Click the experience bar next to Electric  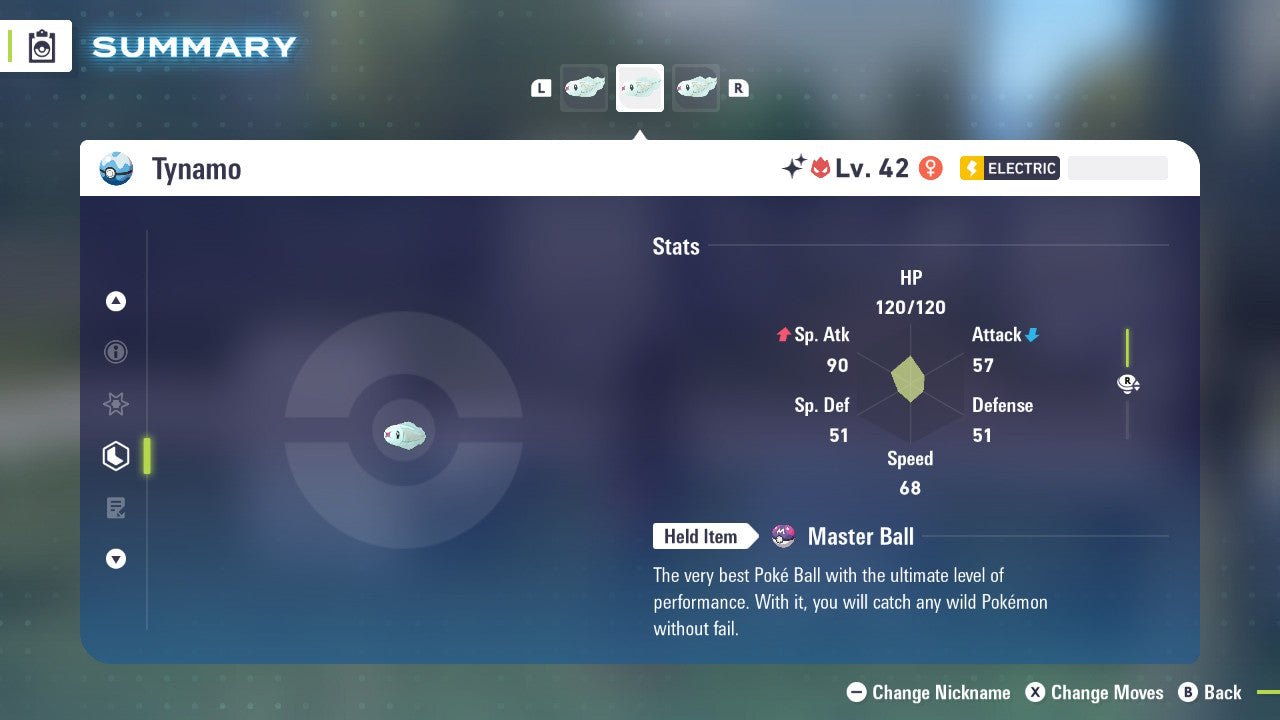(x=1117, y=168)
